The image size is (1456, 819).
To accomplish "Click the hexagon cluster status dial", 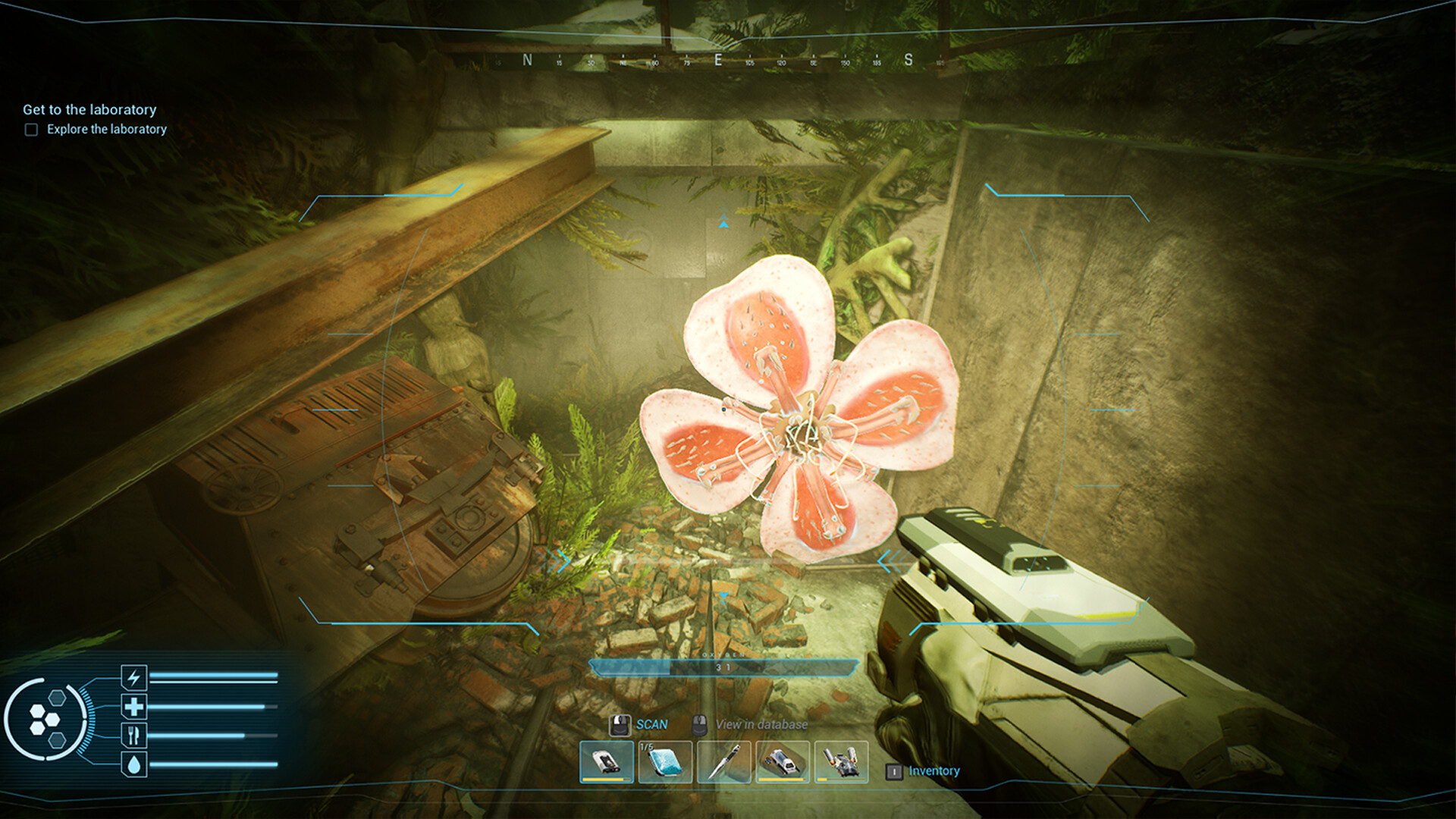I will tap(45, 720).
